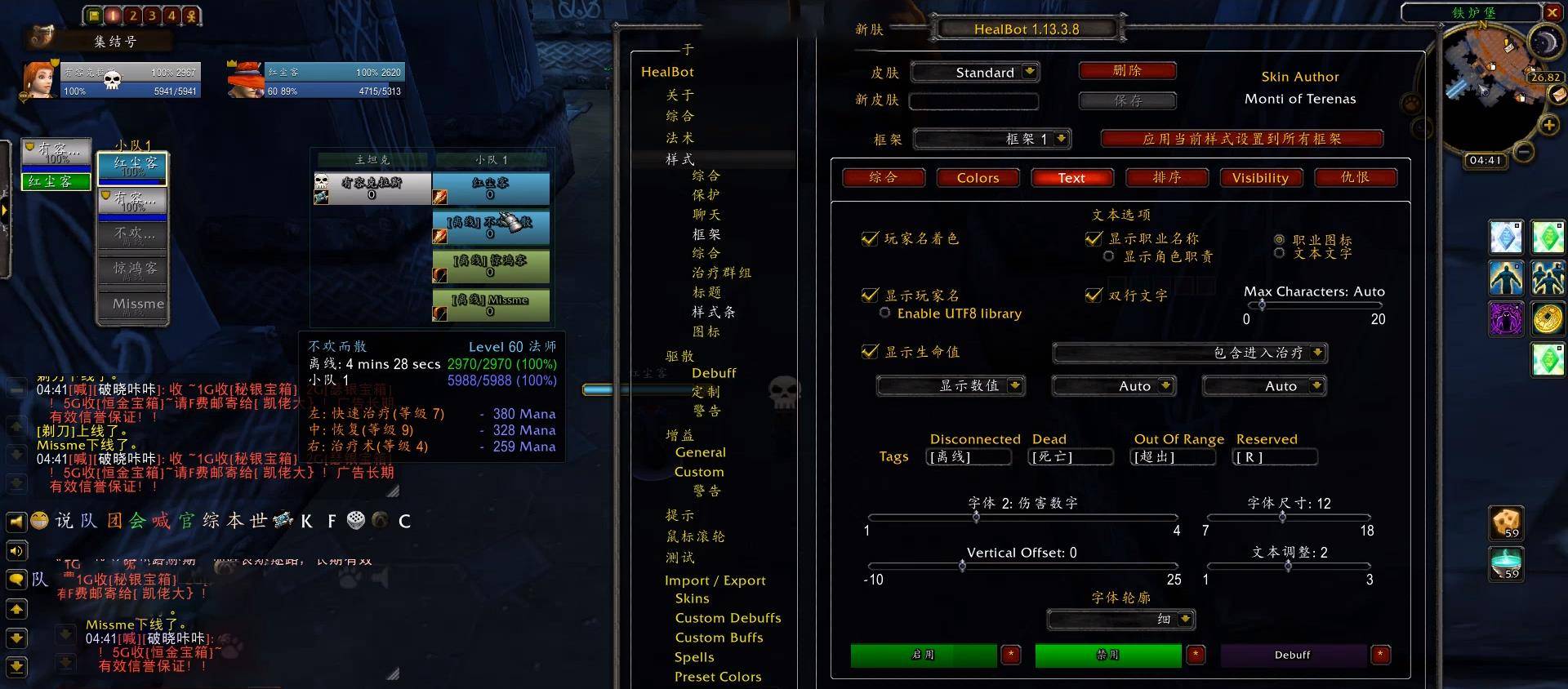Screen dimensions: 1568x689
Task: Adjust the Max Characters slider
Action: pos(1263,304)
